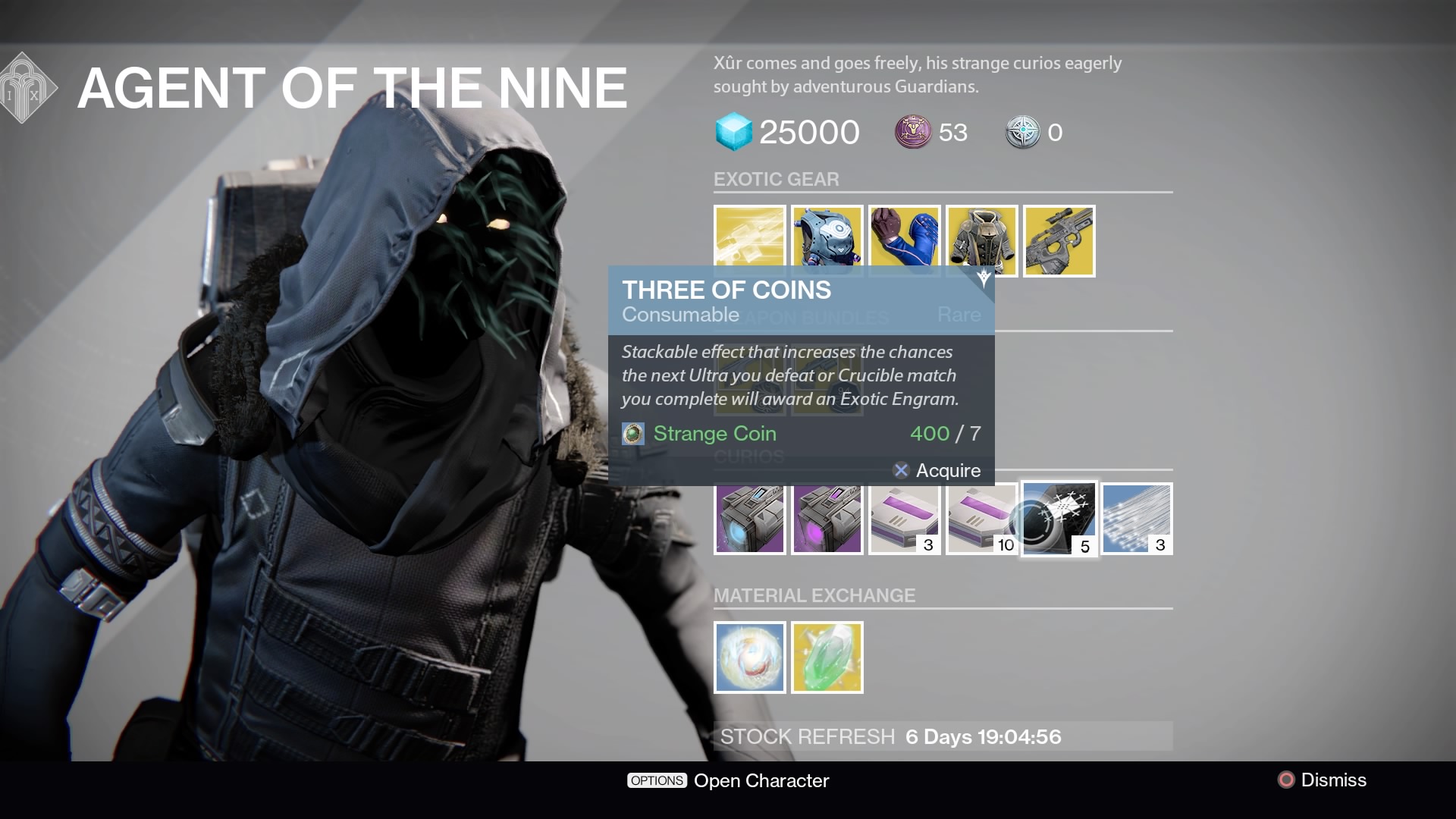The width and height of the screenshot is (1456, 819).
Task: Click the Strange Coin currency icon showing 53
Action: tap(907, 132)
